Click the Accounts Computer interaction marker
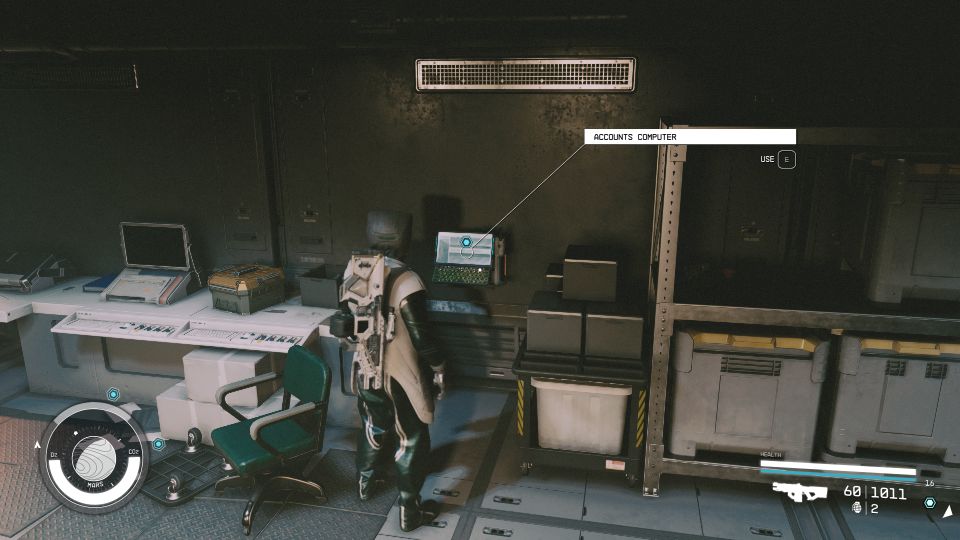 (x=466, y=242)
